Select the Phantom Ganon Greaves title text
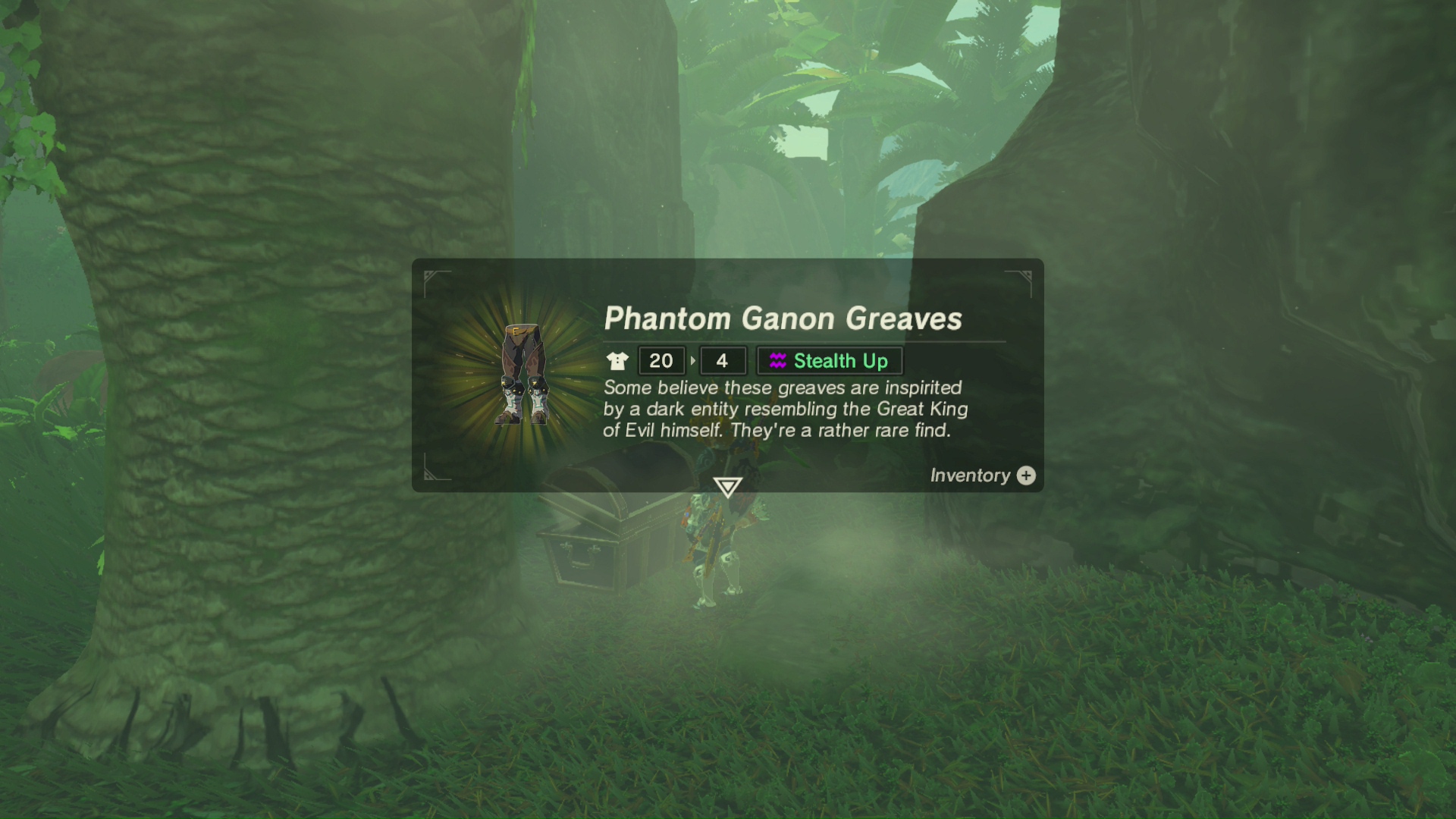The image size is (1456, 819). (783, 319)
